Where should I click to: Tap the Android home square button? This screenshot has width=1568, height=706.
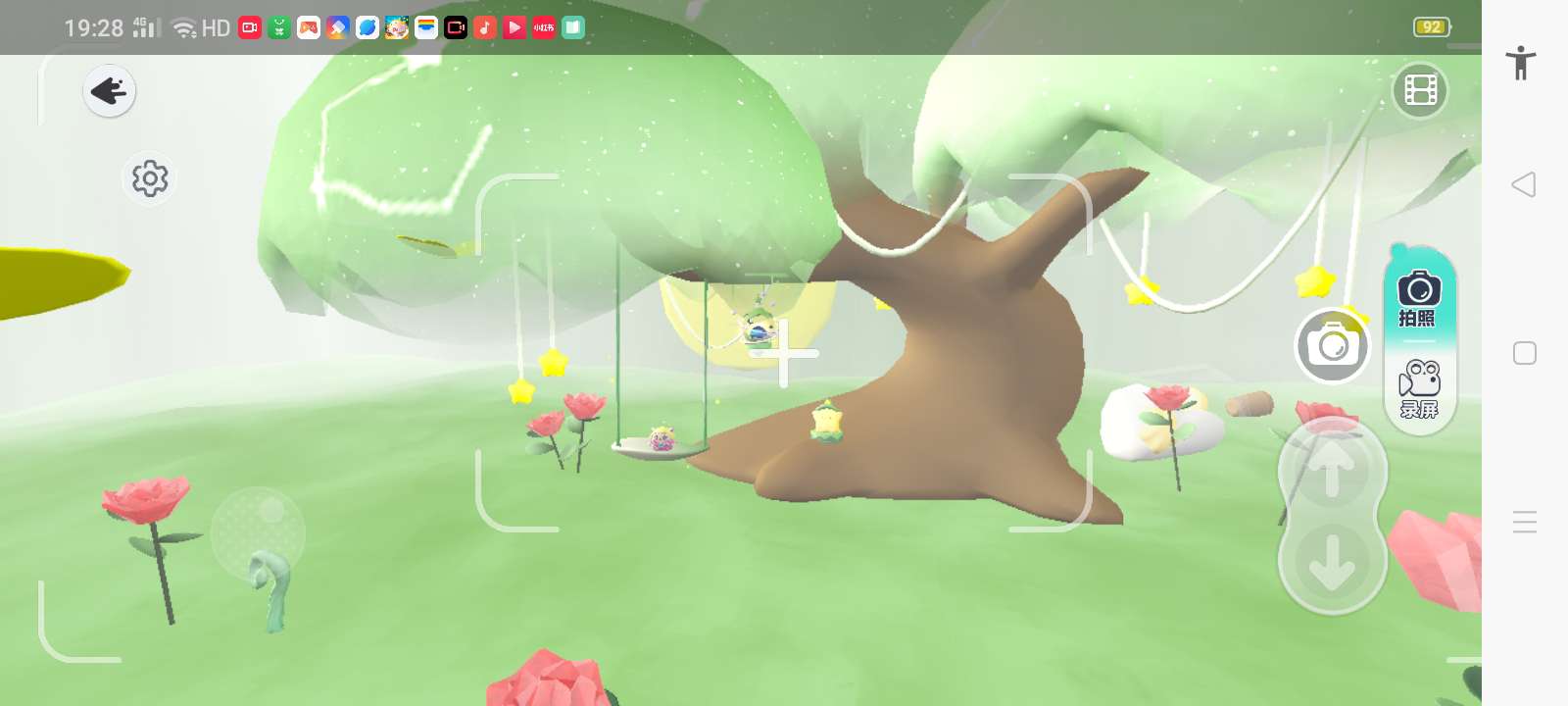click(x=1524, y=353)
